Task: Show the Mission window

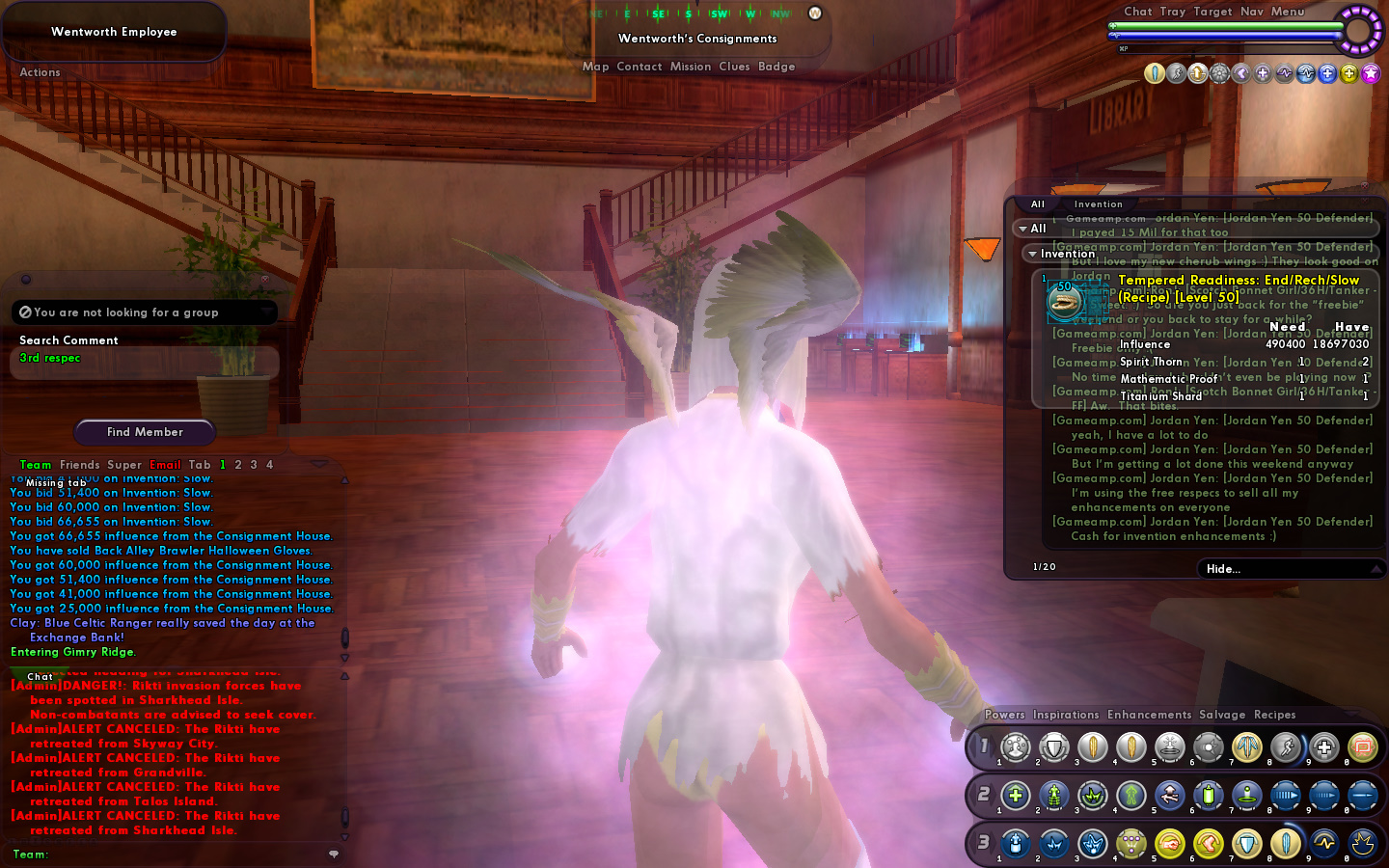Action: click(x=690, y=67)
